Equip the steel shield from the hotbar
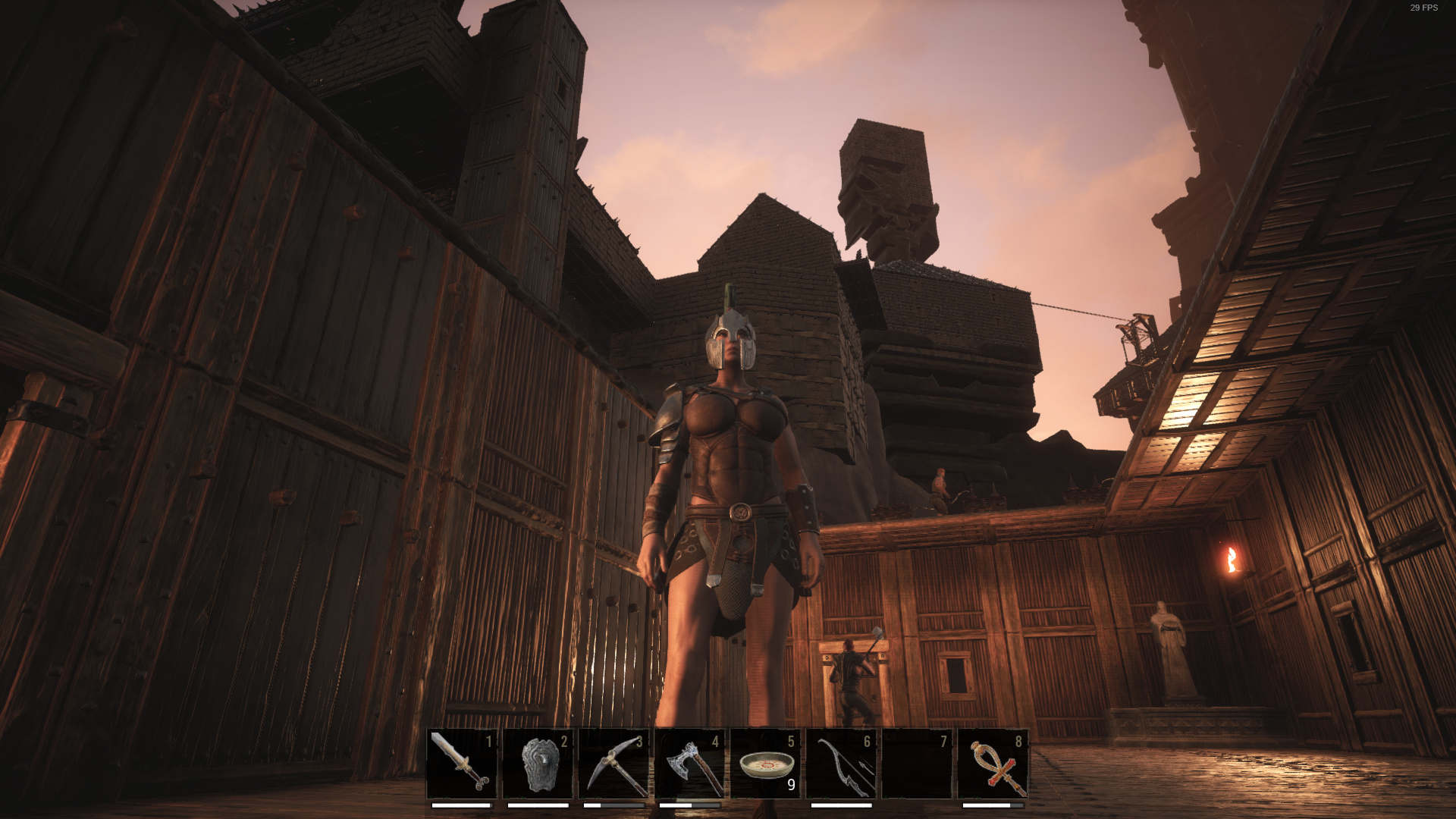Viewport: 1456px width, 819px height. point(538,764)
